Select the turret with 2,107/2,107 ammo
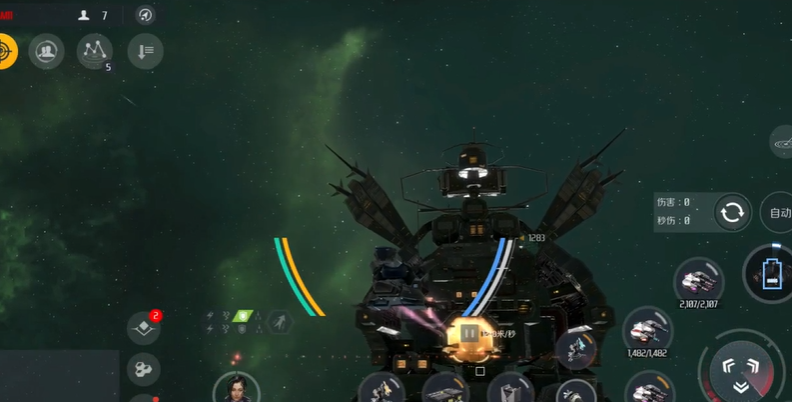Viewport: 792px width, 402px height. coord(698,280)
